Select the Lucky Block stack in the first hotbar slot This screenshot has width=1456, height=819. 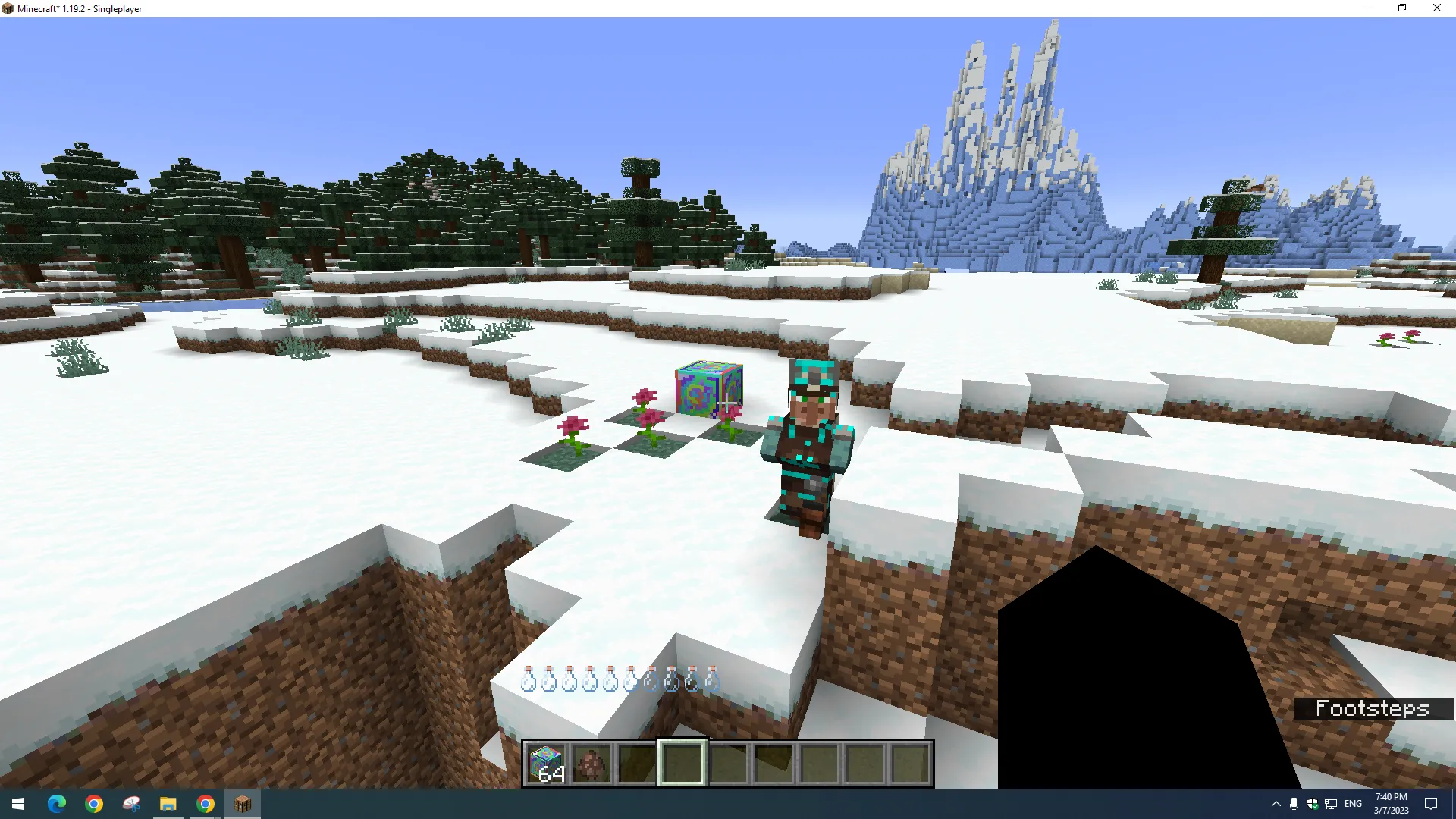[x=547, y=762]
